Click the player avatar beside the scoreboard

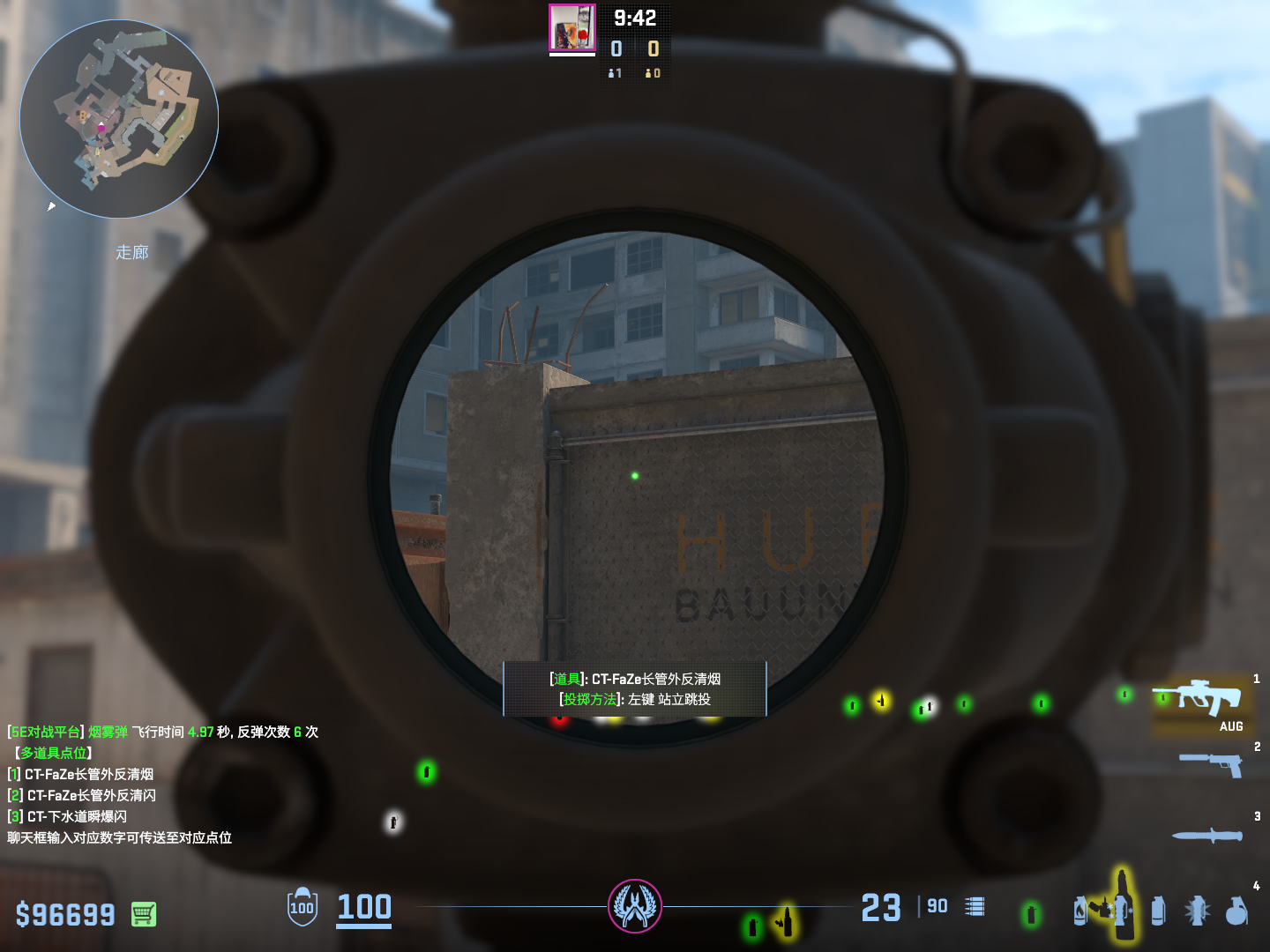[572, 28]
